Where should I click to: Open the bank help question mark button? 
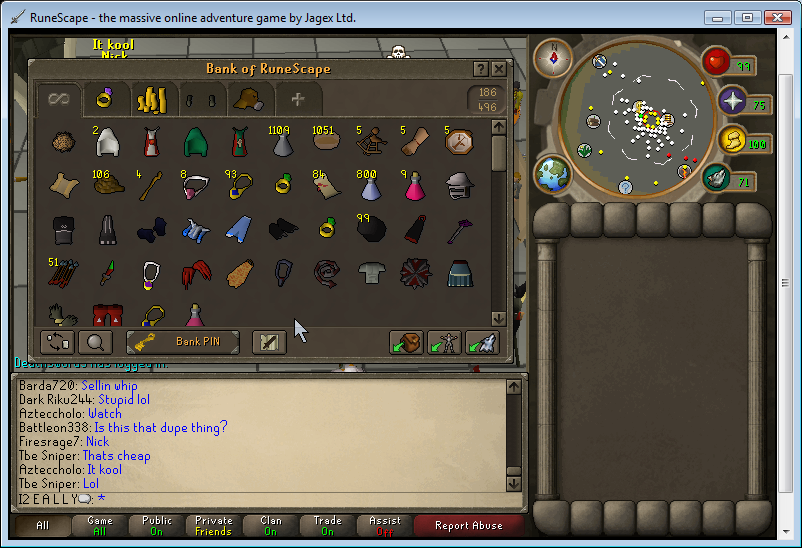[478, 68]
